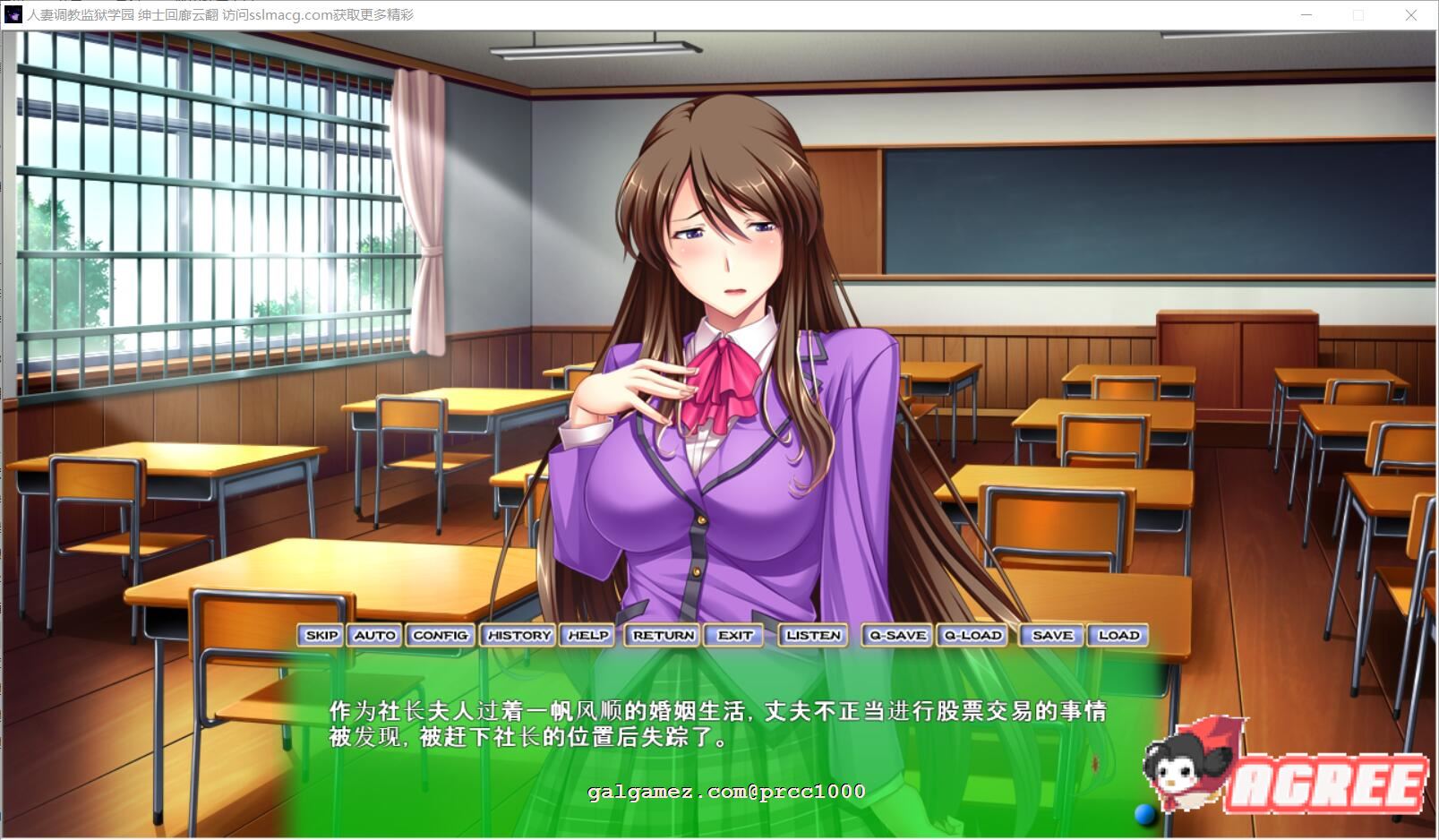The image size is (1439, 840).
Task: Open the HELP screen
Action: click(587, 635)
